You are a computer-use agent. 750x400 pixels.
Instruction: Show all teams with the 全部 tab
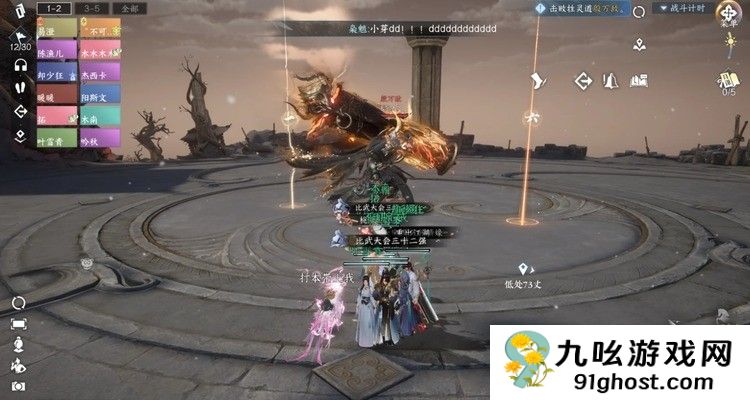[x=130, y=8]
